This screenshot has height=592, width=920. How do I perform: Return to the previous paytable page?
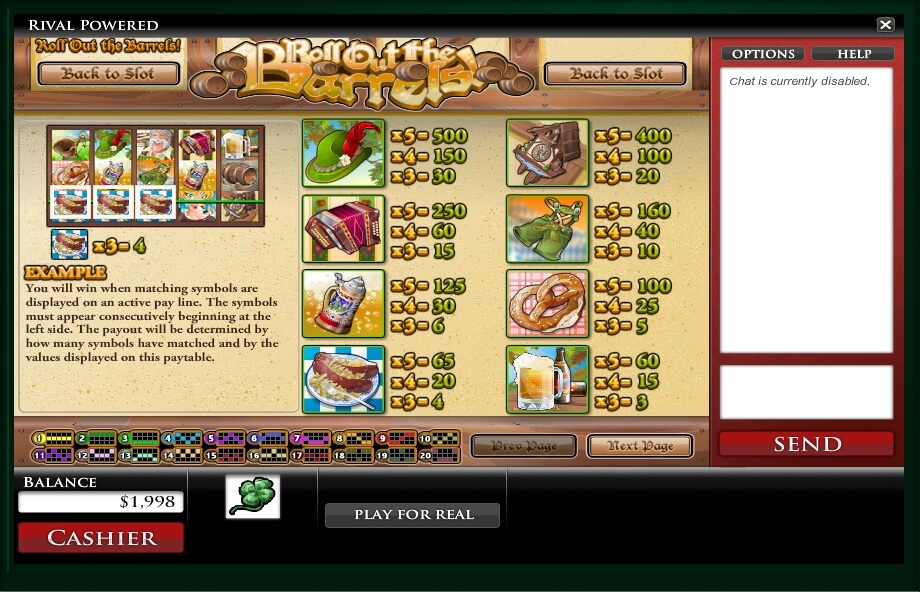[523, 446]
